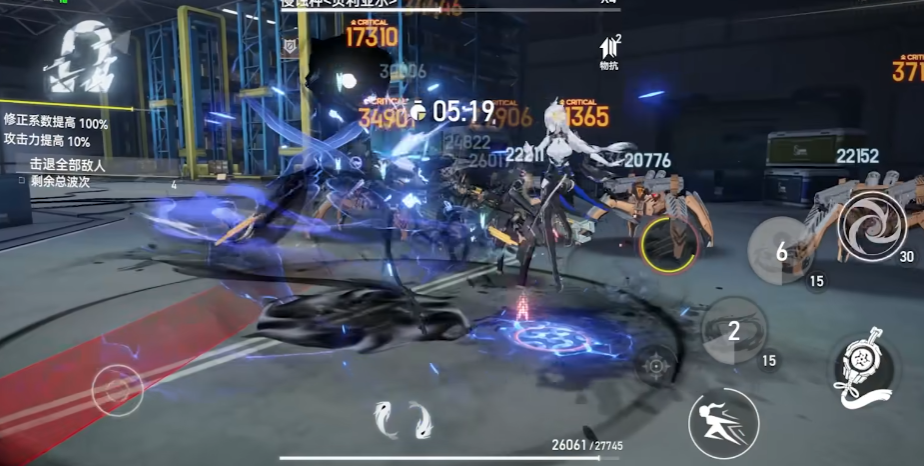Screen dimensions: 924x466
Task: Use the running figure dodge button
Action: pos(723,423)
